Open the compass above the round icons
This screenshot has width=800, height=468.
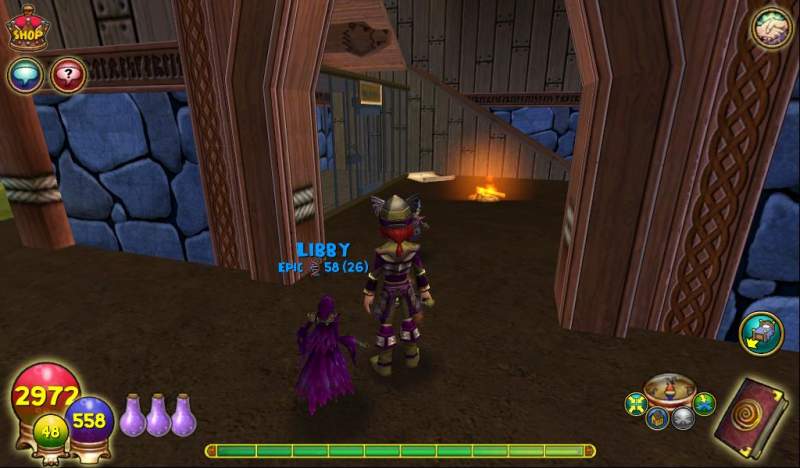pos(669,388)
